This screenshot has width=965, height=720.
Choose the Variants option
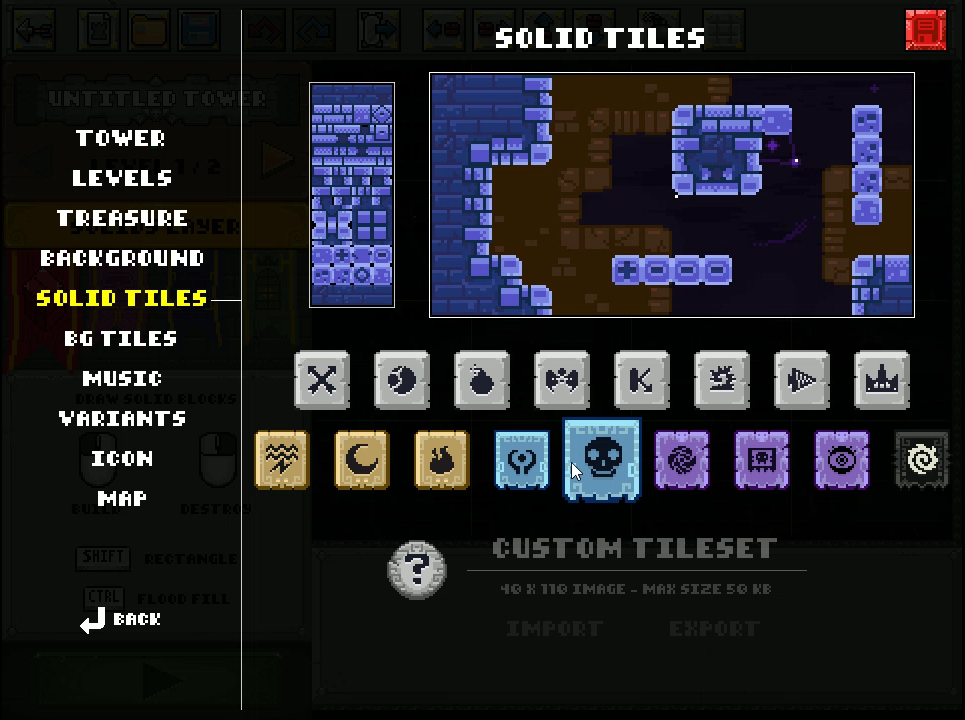(122, 418)
